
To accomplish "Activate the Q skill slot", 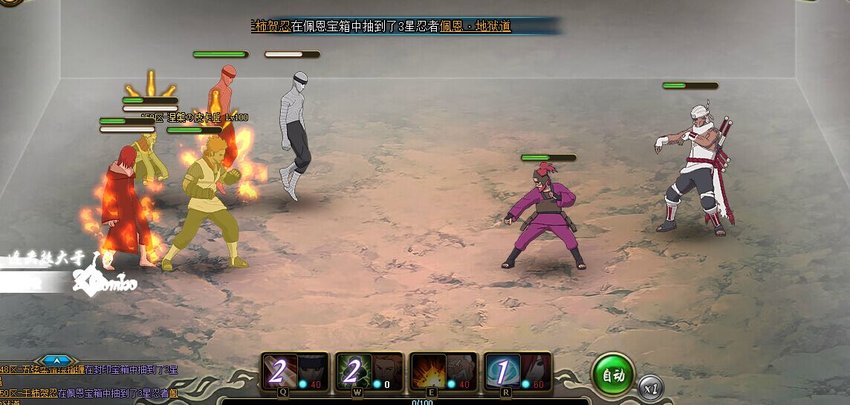I will 293,372.
